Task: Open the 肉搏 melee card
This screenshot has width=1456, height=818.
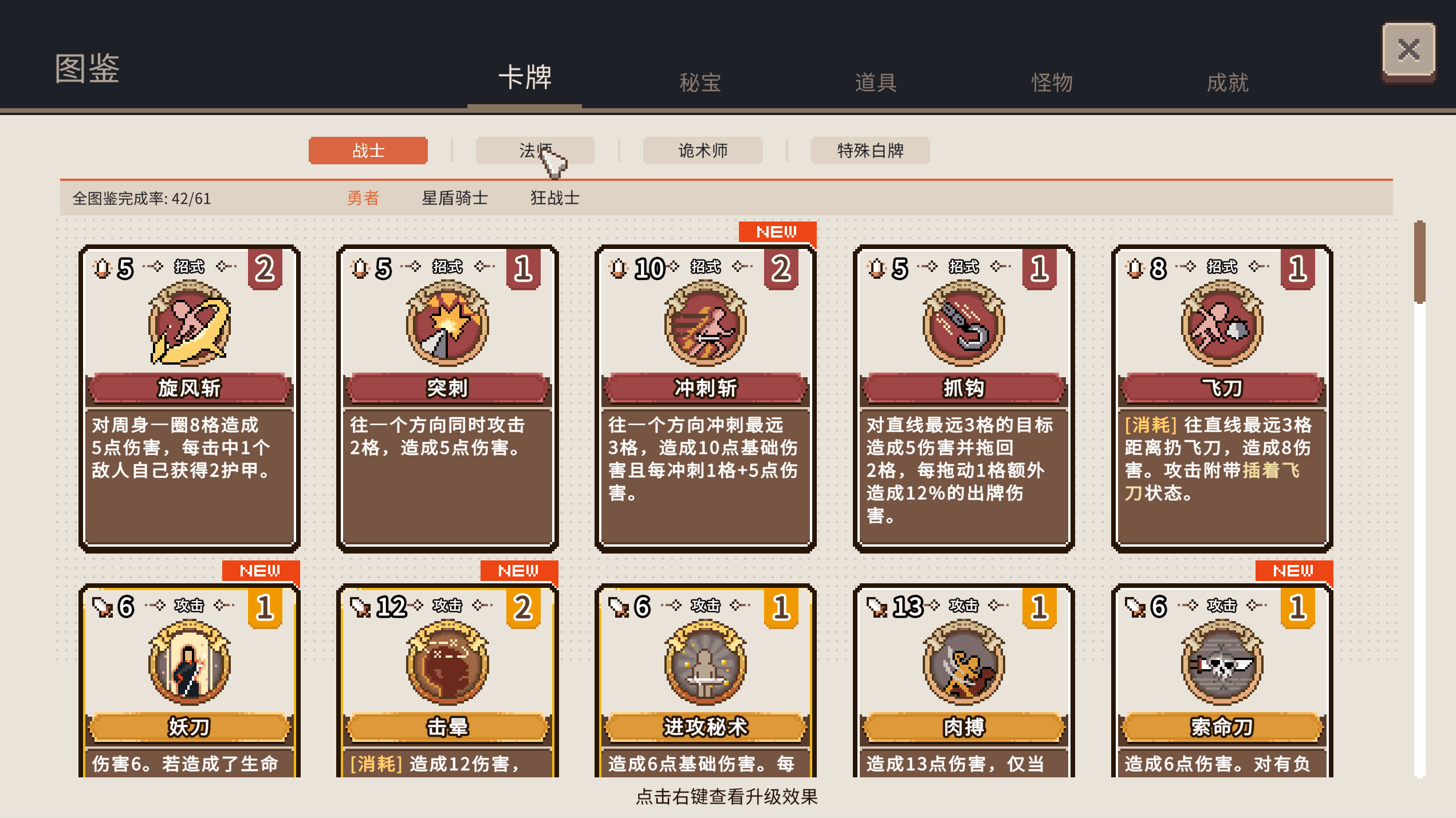Action: pyautogui.click(x=963, y=664)
